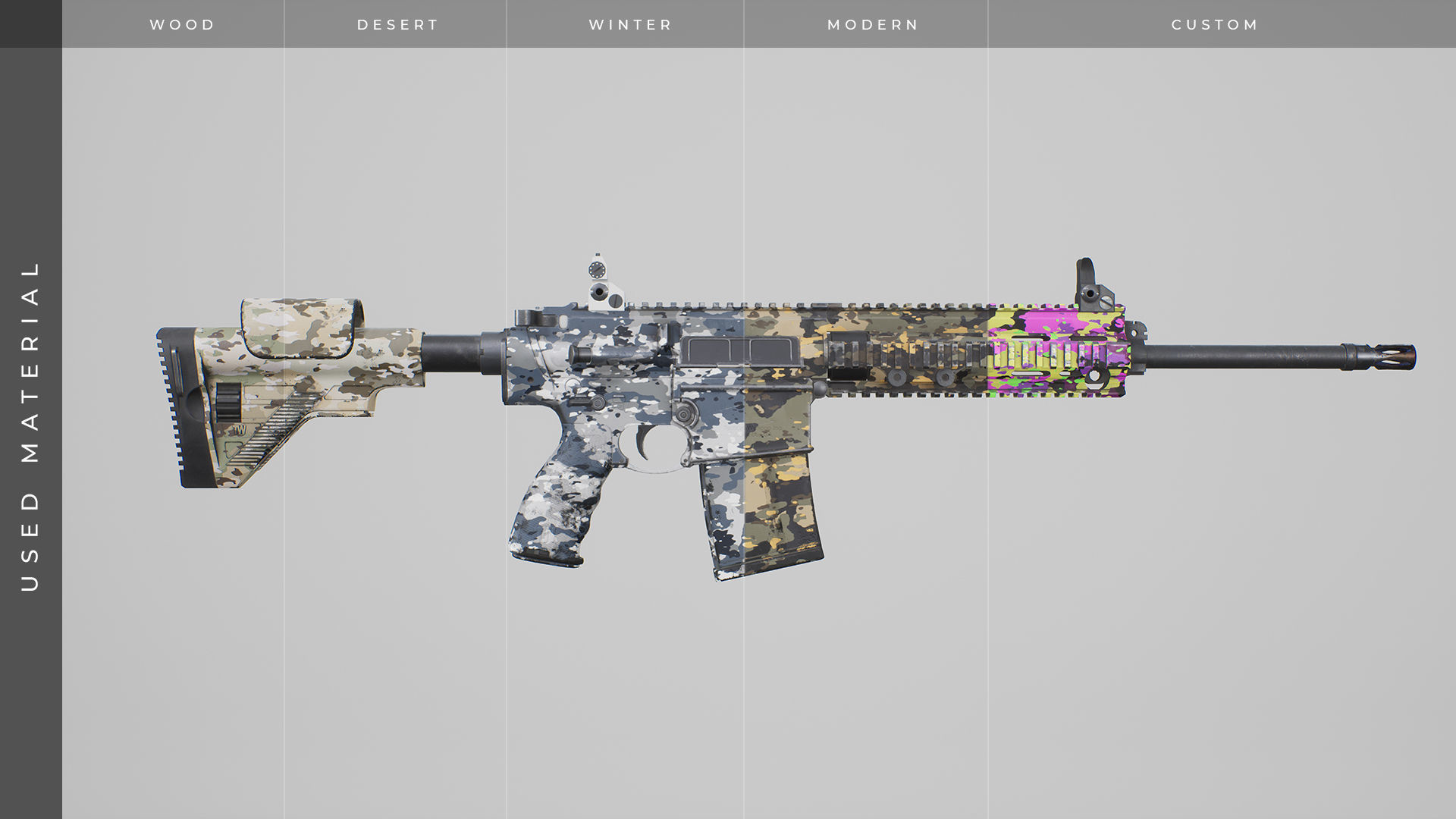The width and height of the screenshot is (1456, 819).
Task: Select the Wood camo tab
Action: (182, 24)
